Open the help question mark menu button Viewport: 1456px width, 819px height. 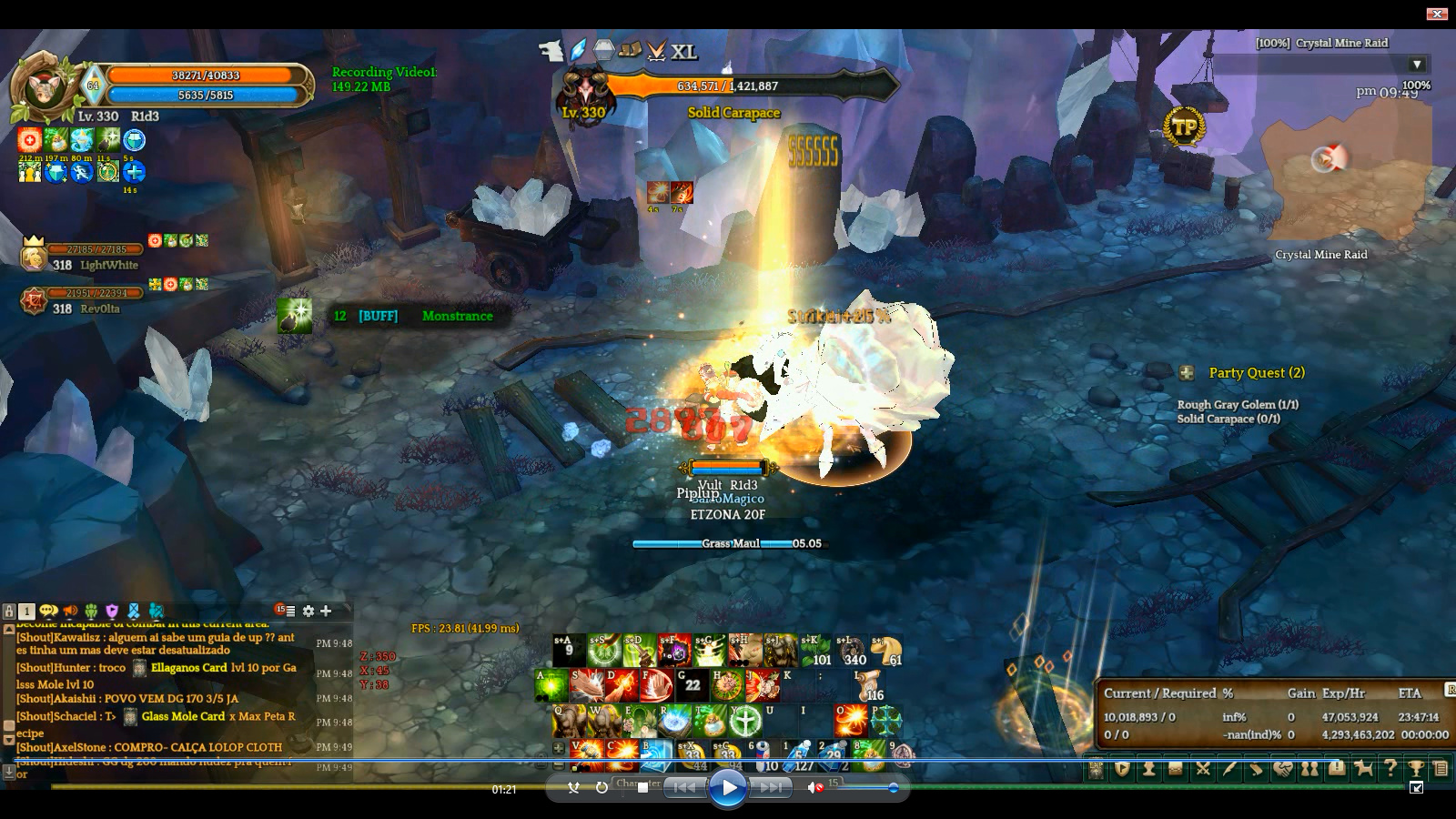click(1390, 769)
